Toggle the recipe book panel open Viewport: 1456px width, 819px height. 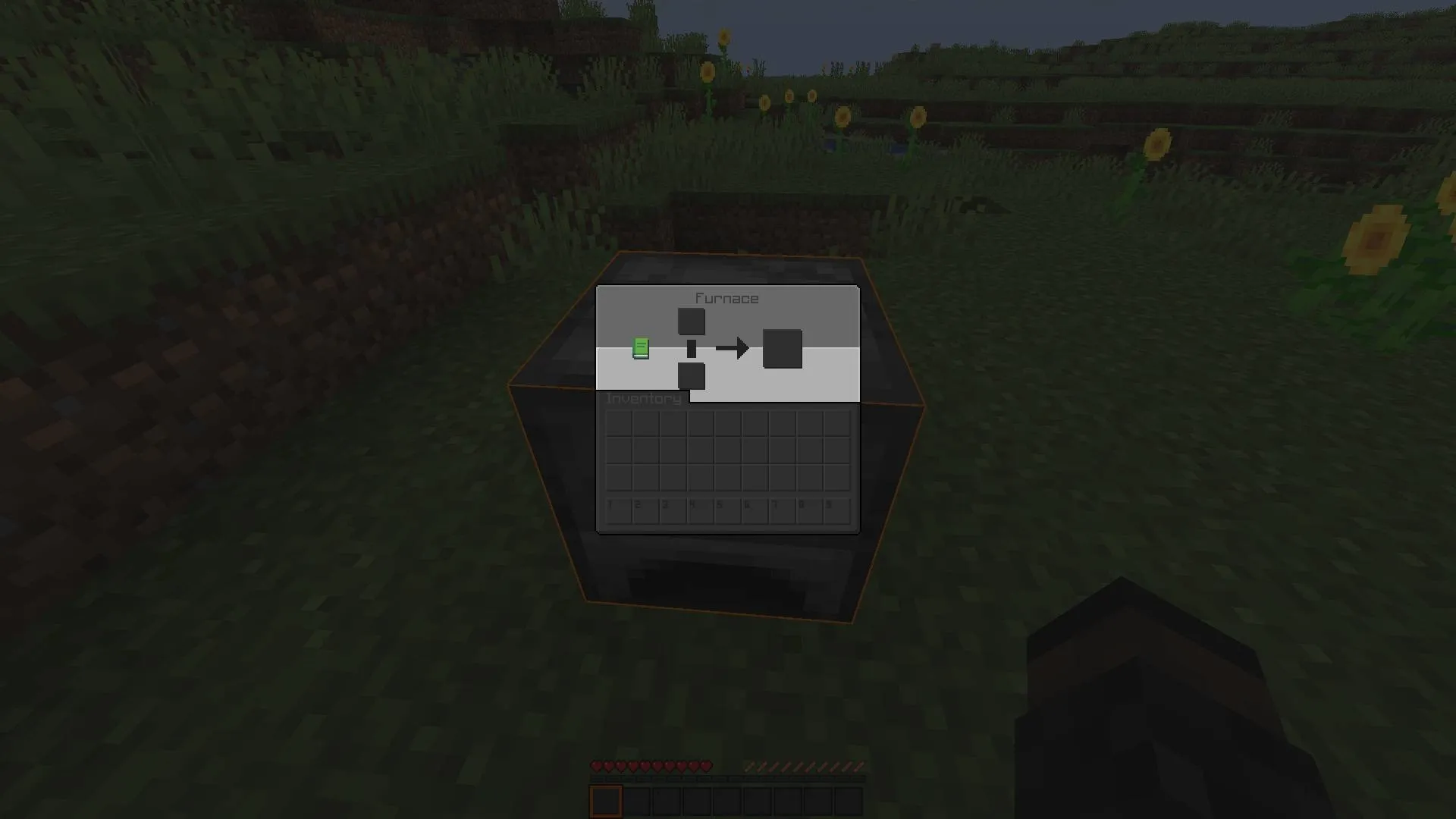tap(642, 347)
